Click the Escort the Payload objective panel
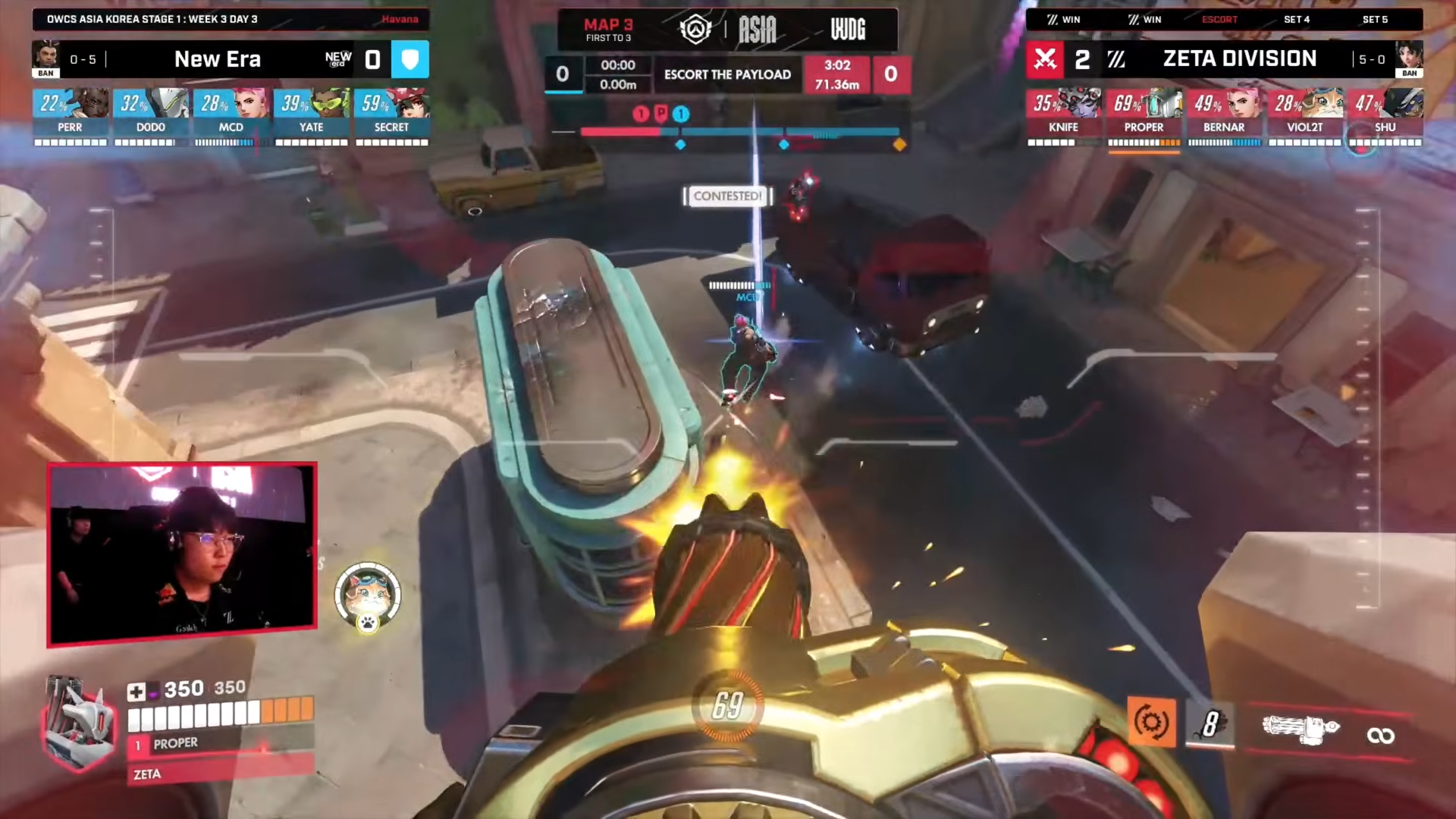This screenshot has width=1456, height=819. pos(727,74)
